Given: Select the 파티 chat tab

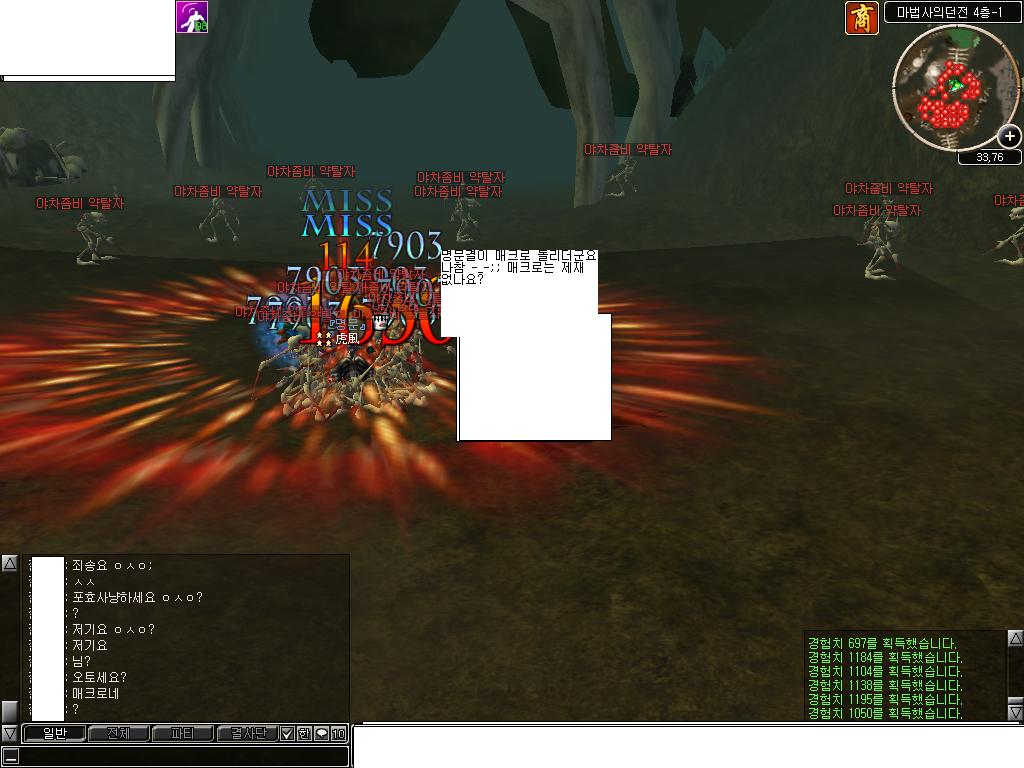Looking at the screenshot, I should 182,734.
